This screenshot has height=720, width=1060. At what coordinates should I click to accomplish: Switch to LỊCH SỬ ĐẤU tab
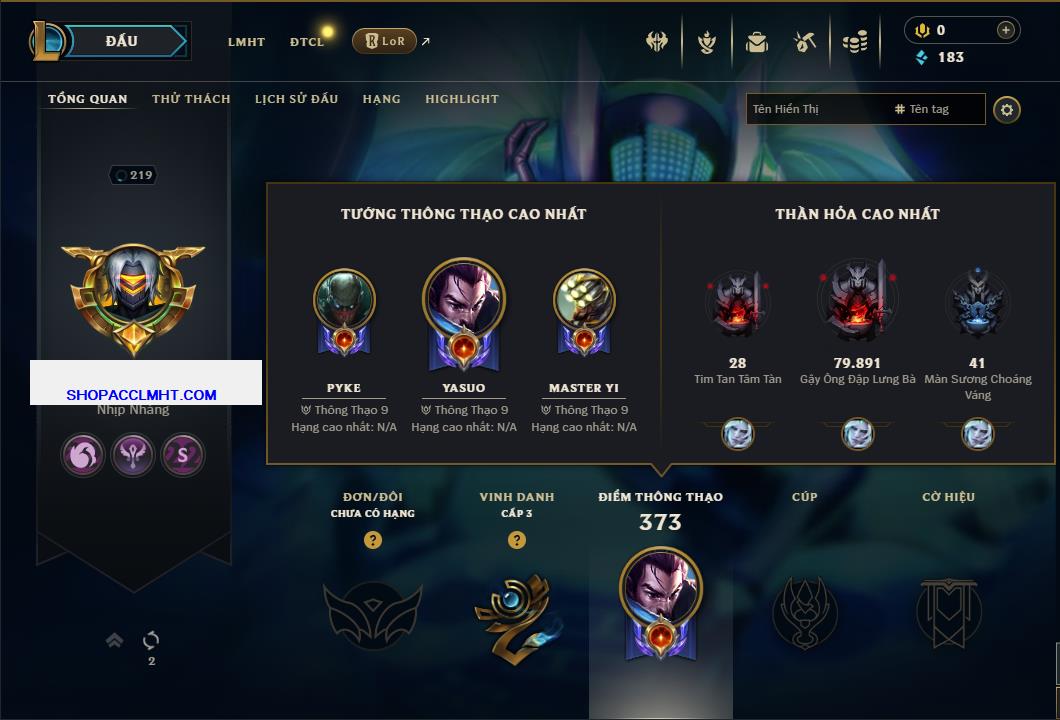pos(296,99)
